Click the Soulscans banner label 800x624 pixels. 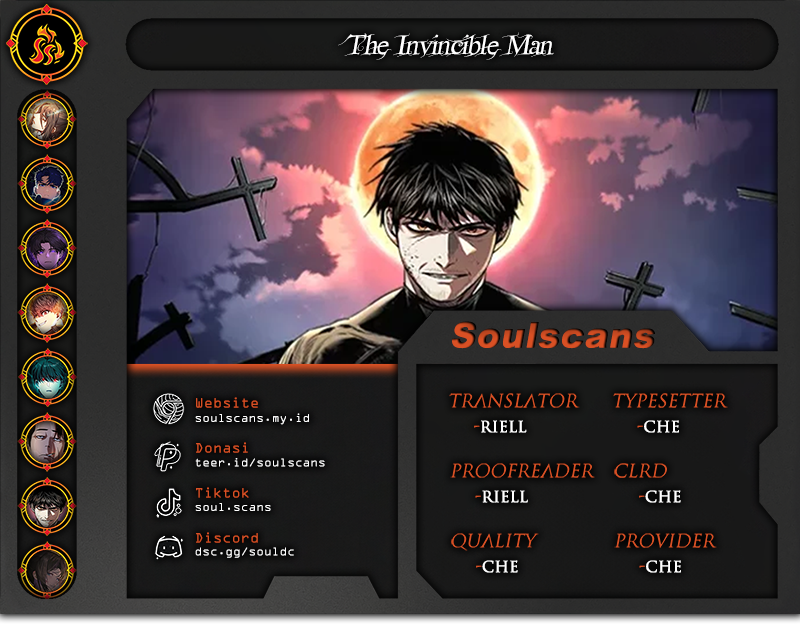tap(553, 336)
